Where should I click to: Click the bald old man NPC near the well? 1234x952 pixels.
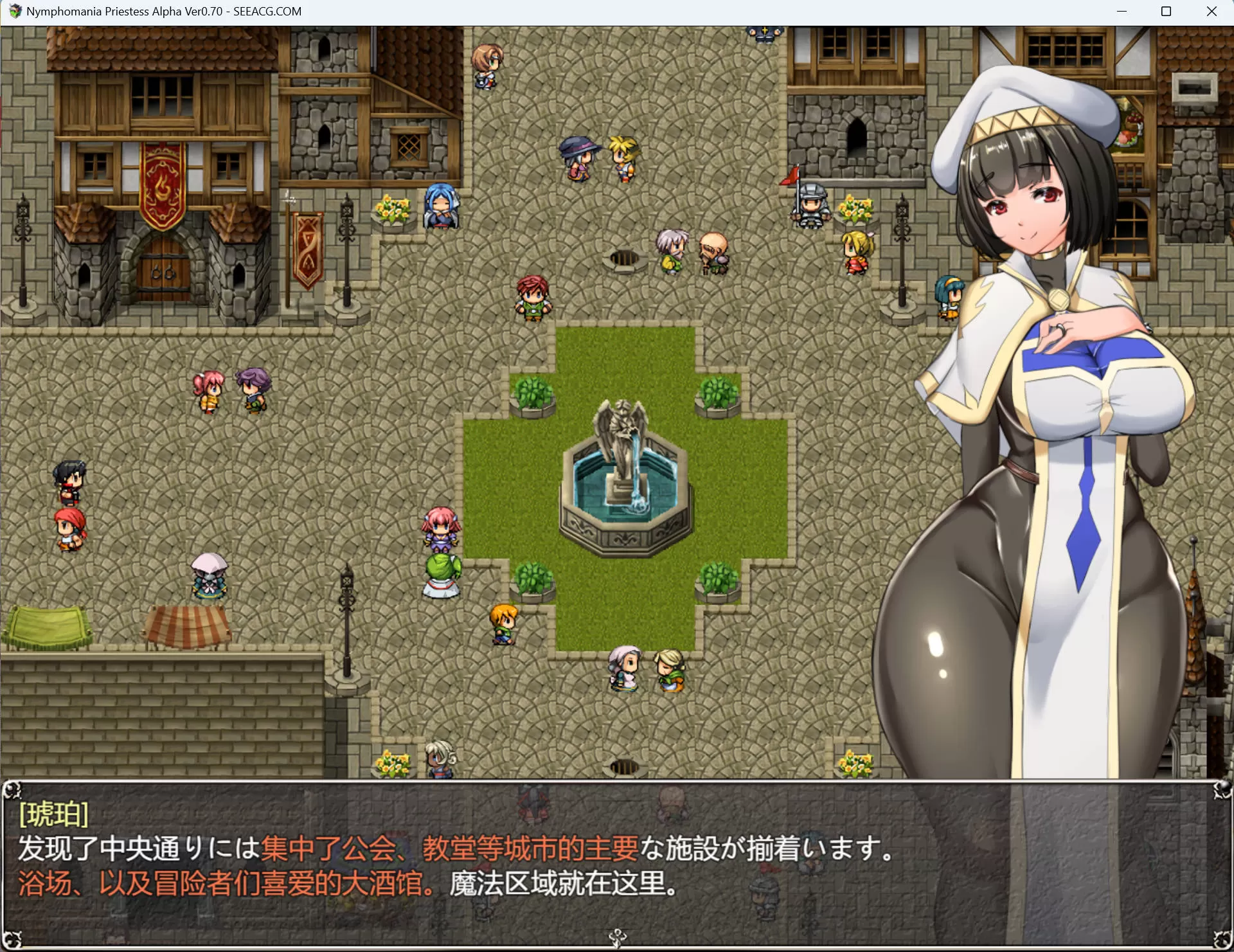click(713, 251)
